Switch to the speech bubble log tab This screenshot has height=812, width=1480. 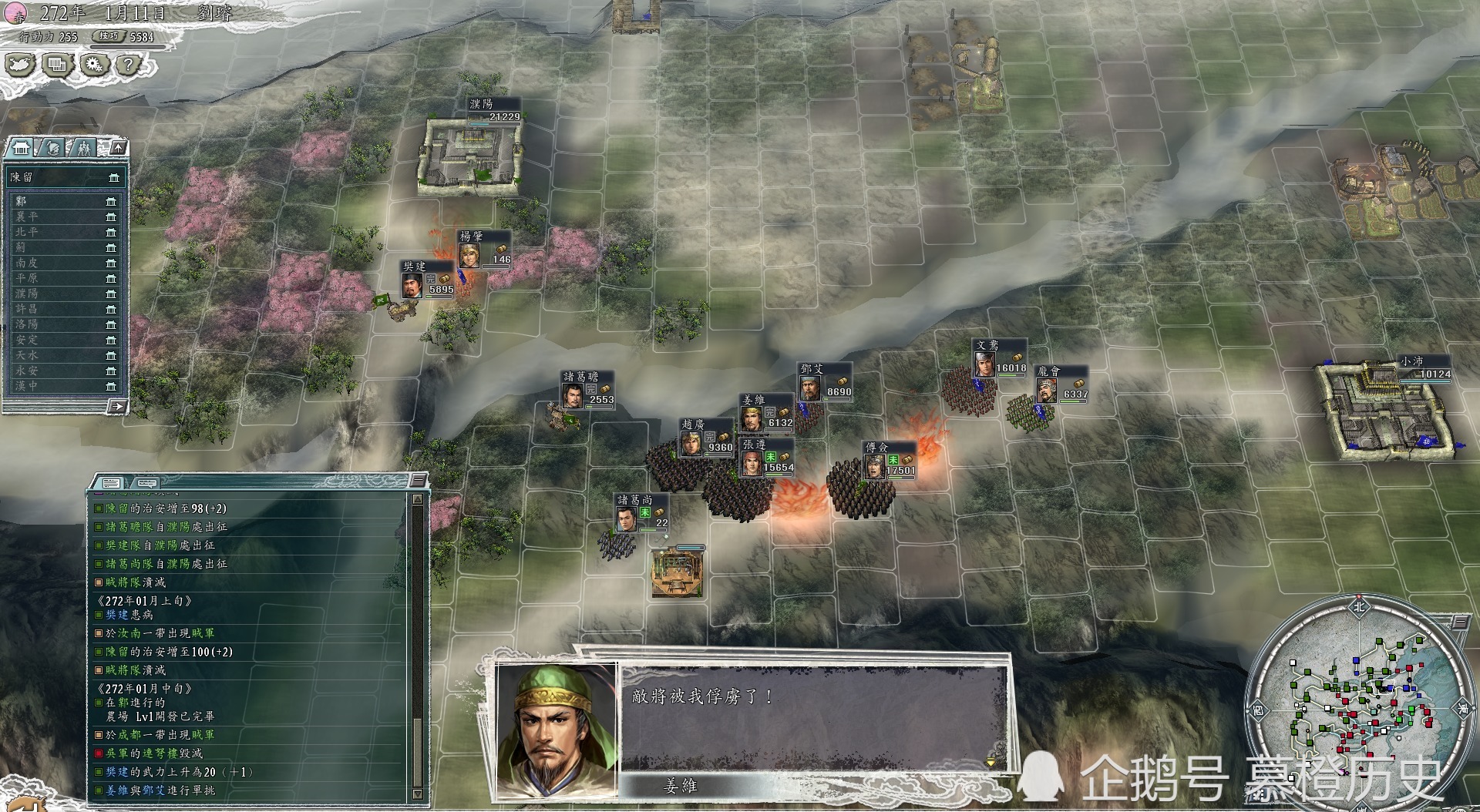click(x=146, y=483)
